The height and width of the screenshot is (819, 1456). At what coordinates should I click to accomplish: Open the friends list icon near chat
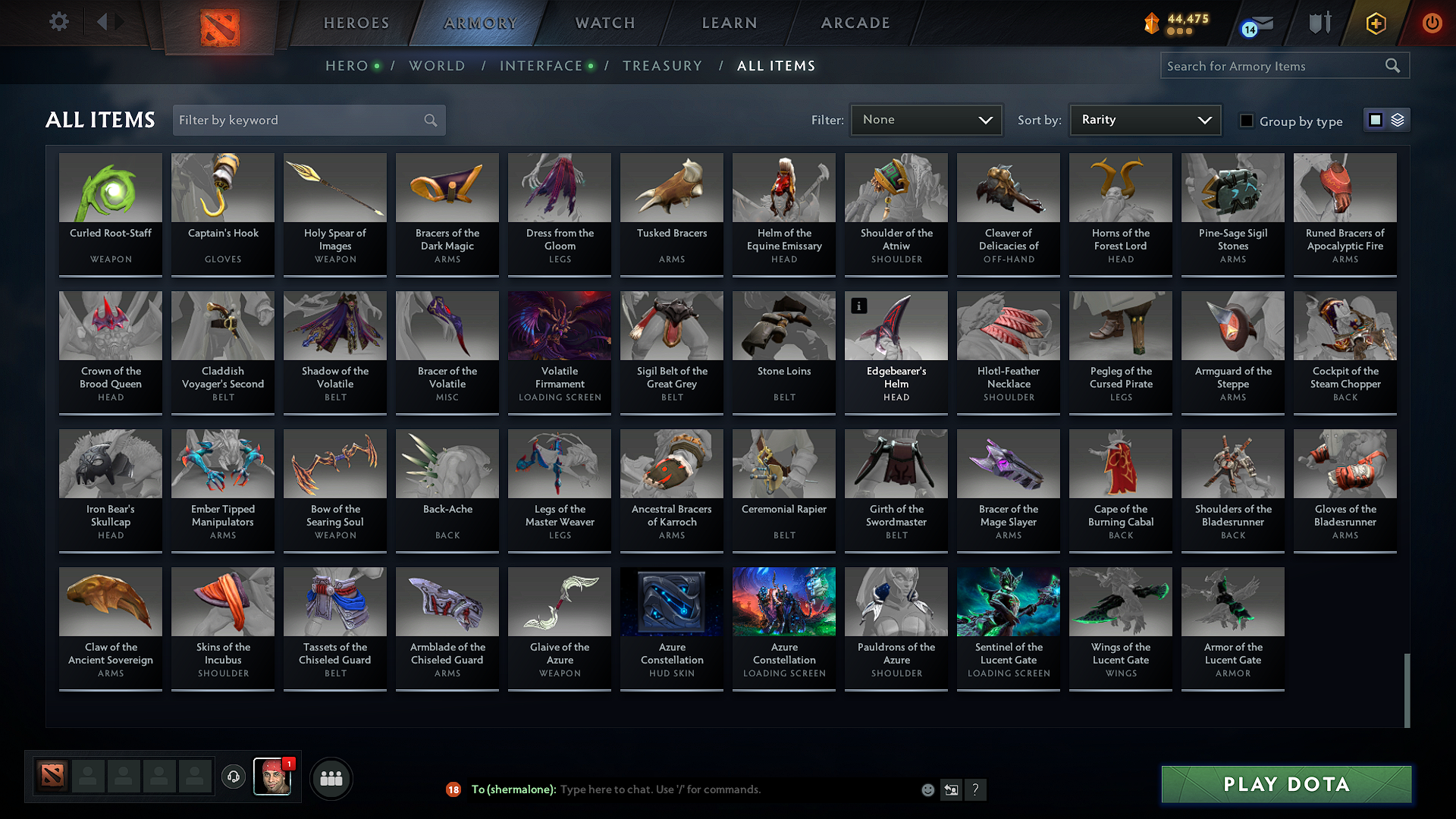point(330,777)
